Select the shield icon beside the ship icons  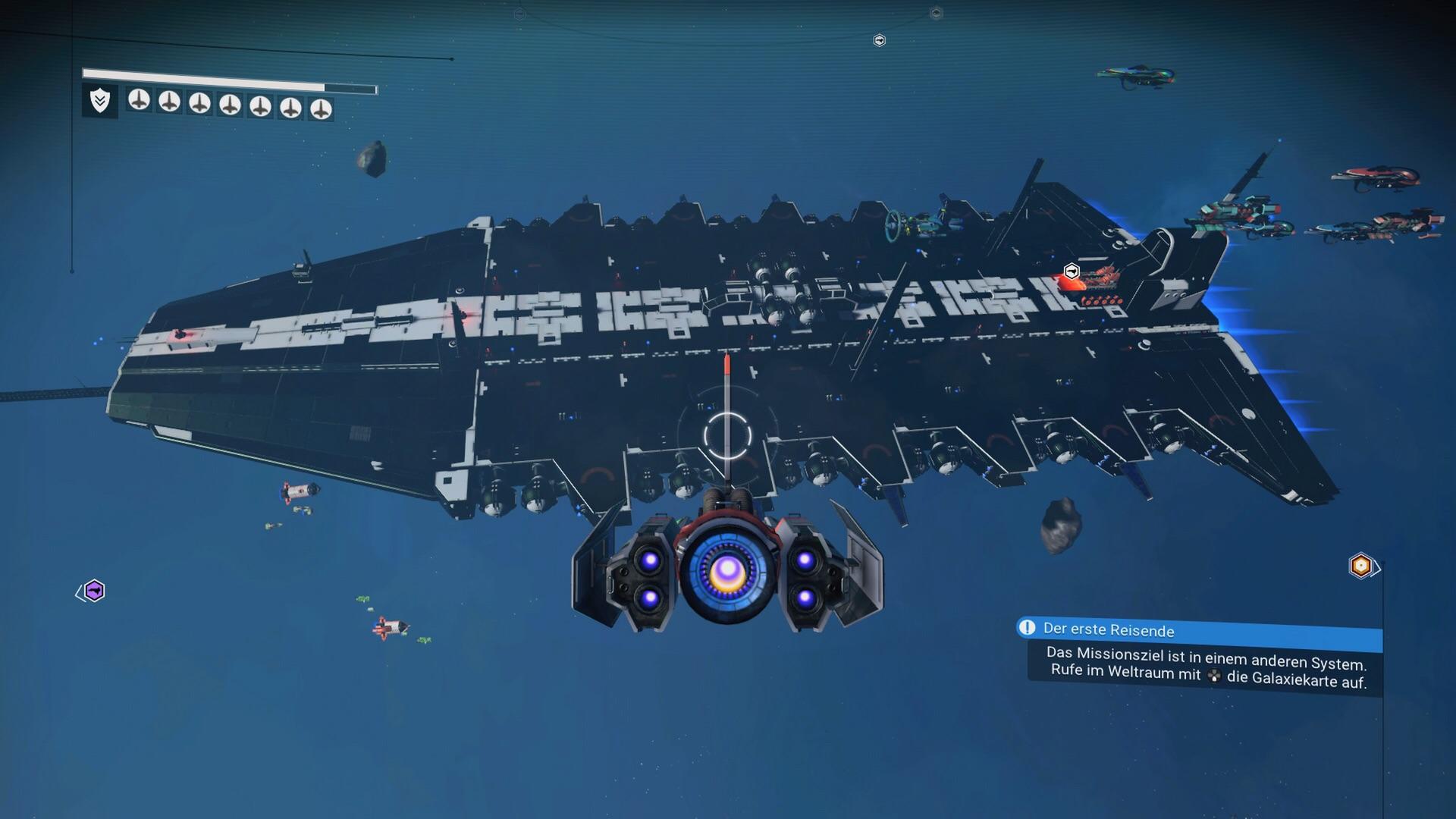pyautogui.click(x=100, y=101)
